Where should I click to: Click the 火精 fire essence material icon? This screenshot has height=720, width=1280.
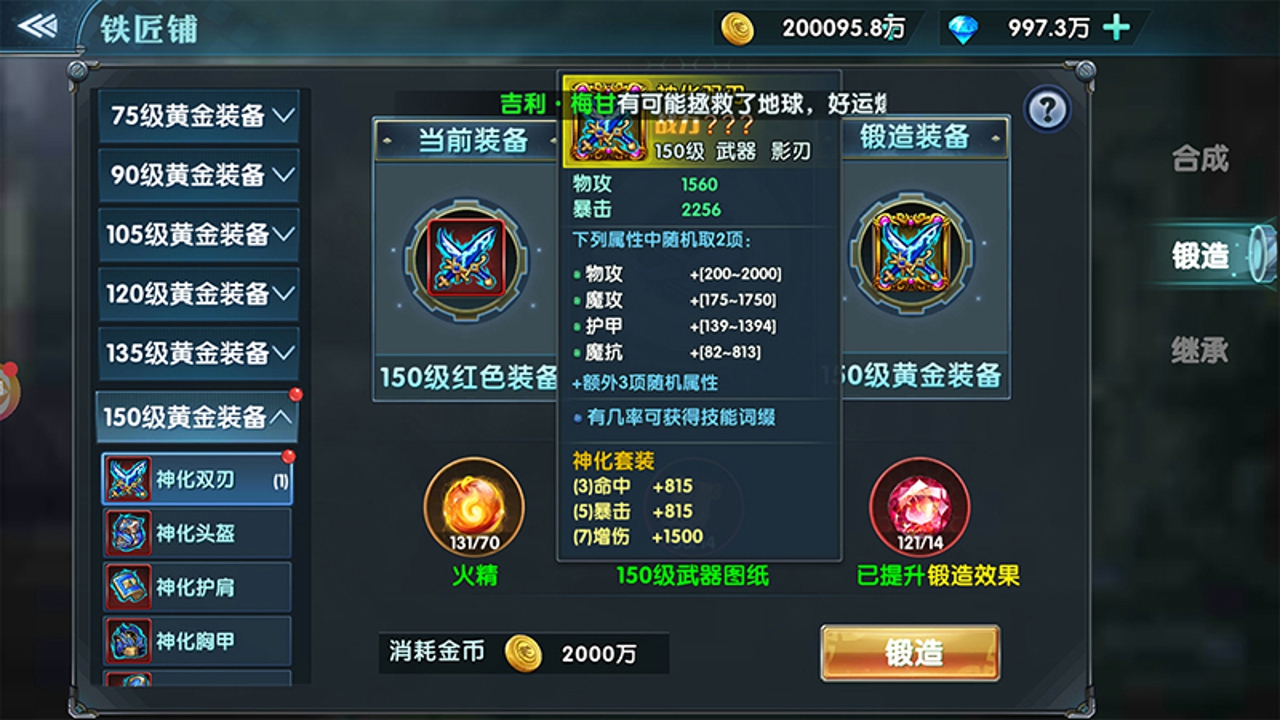click(x=472, y=505)
